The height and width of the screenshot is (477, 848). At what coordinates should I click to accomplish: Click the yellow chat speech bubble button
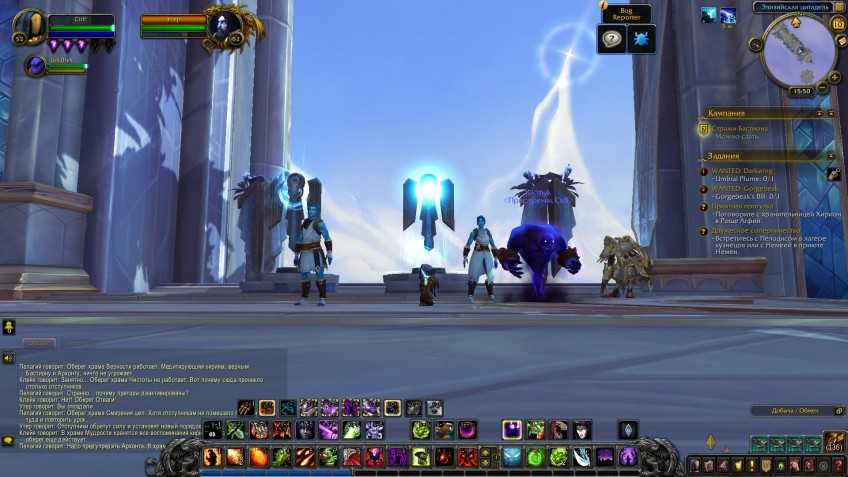coord(8,327)
